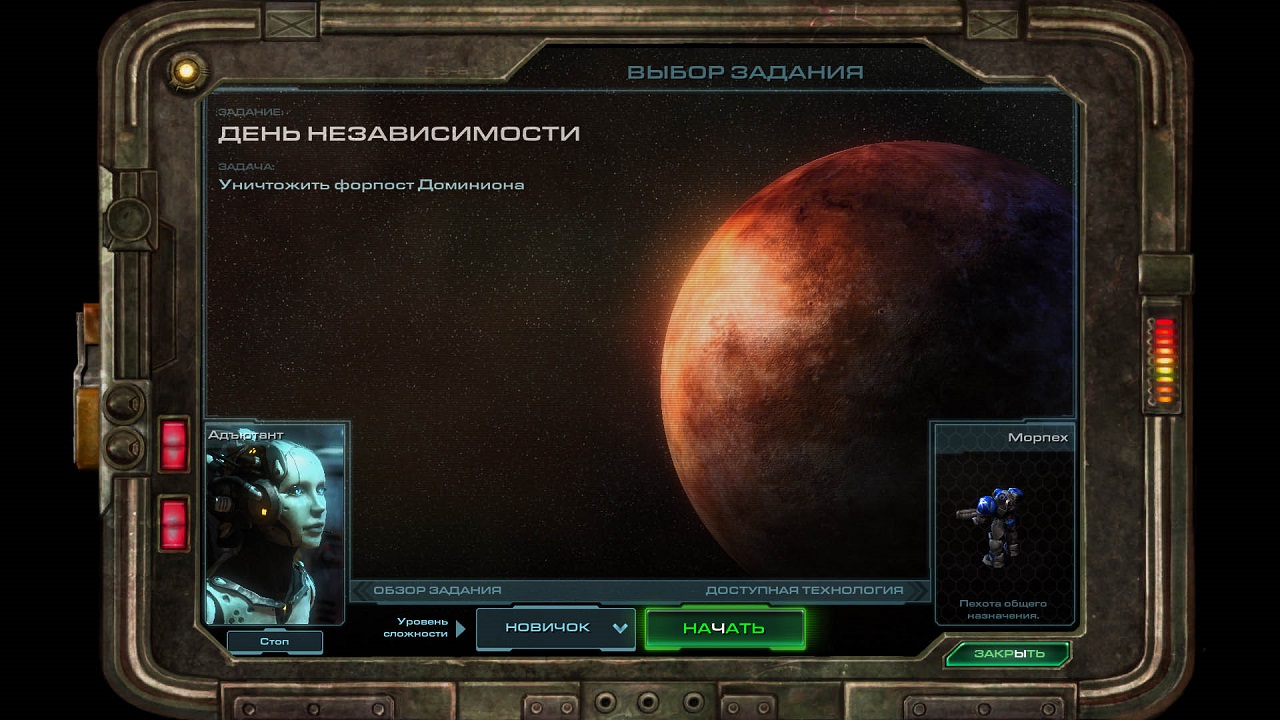1280x720 pixels.
Task: Open the НОВИЧОК difficulty dropdown
Action: pos(556,628)
